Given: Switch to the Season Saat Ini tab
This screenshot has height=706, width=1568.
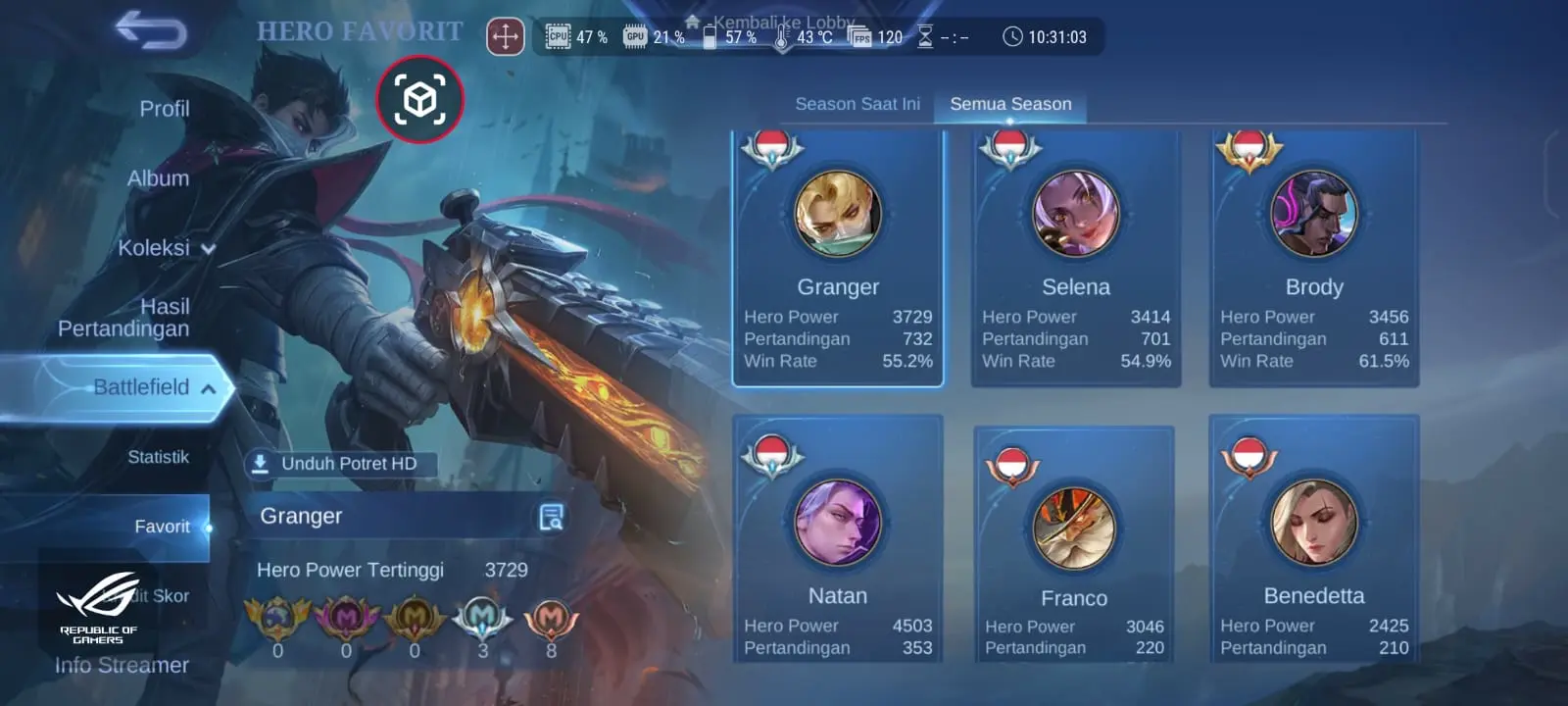Looking at the screenshot, I should 857,104.
